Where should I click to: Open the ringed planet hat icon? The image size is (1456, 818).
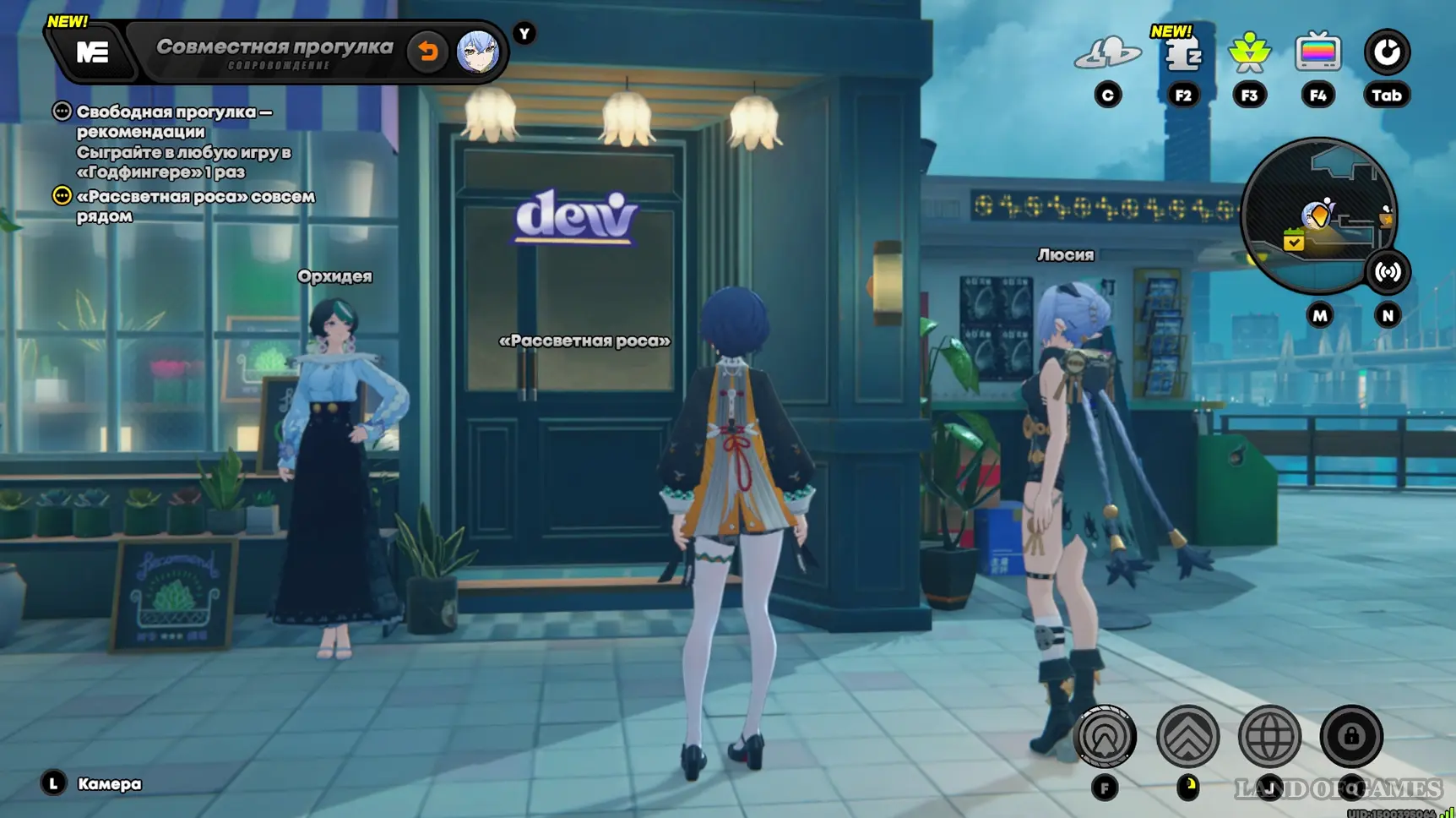pyautogui.click(x=1107, y=54)
